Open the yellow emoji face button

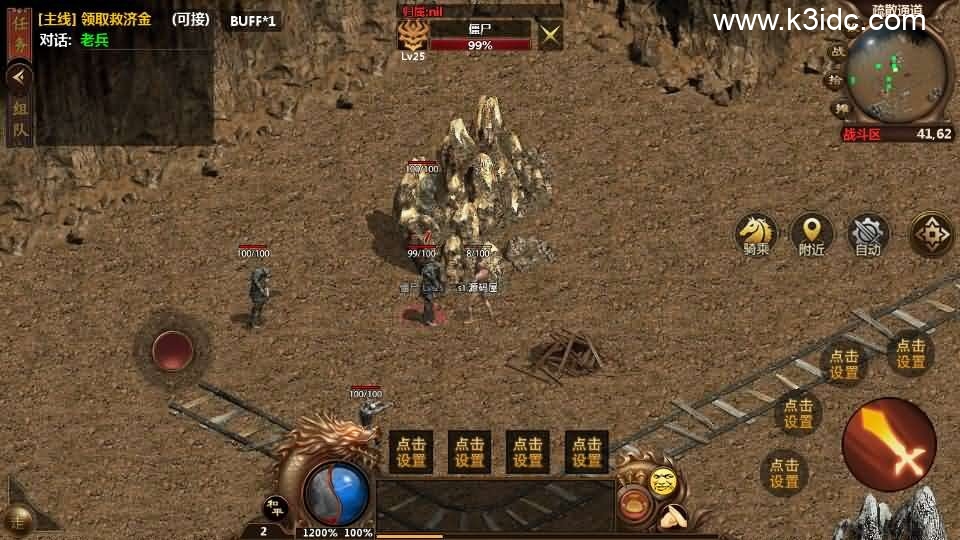(x=662, y=482)
